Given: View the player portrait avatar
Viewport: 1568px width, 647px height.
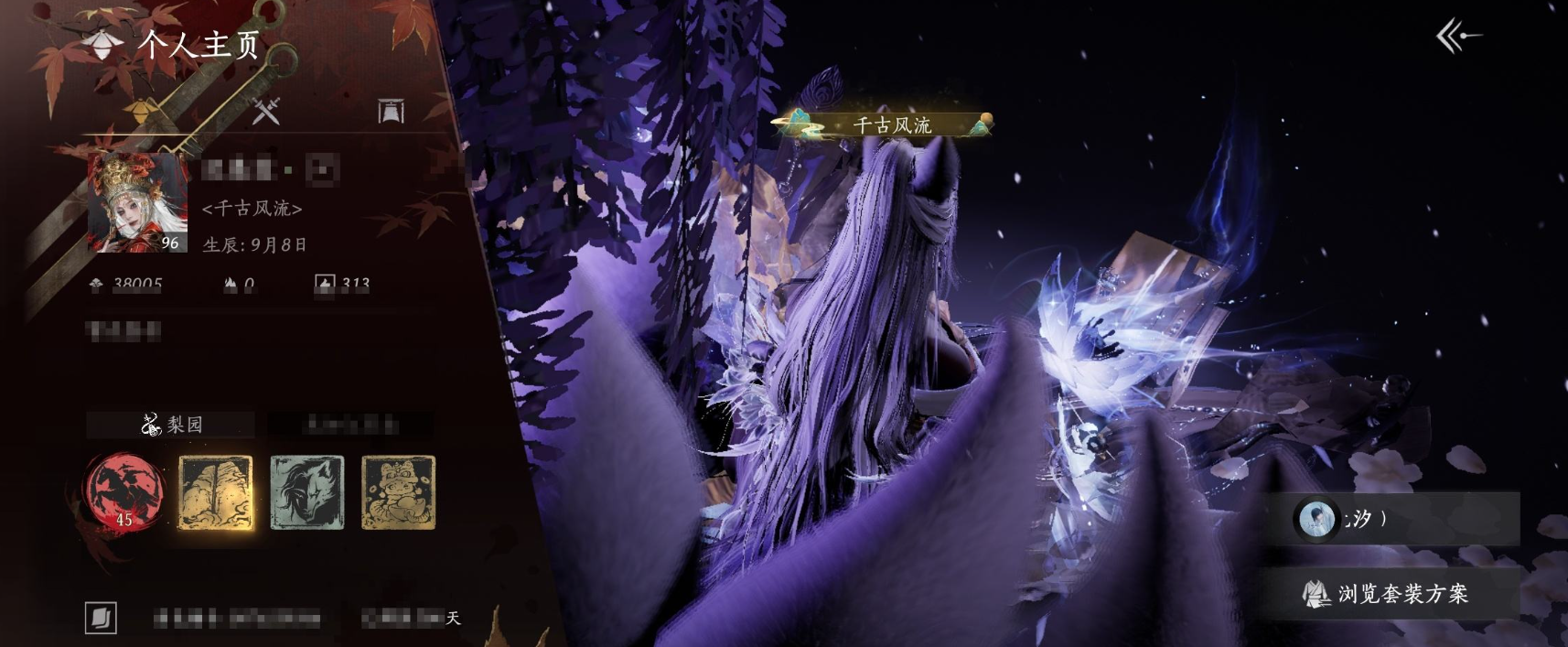Looking at the screenshot, I should 137,202.
